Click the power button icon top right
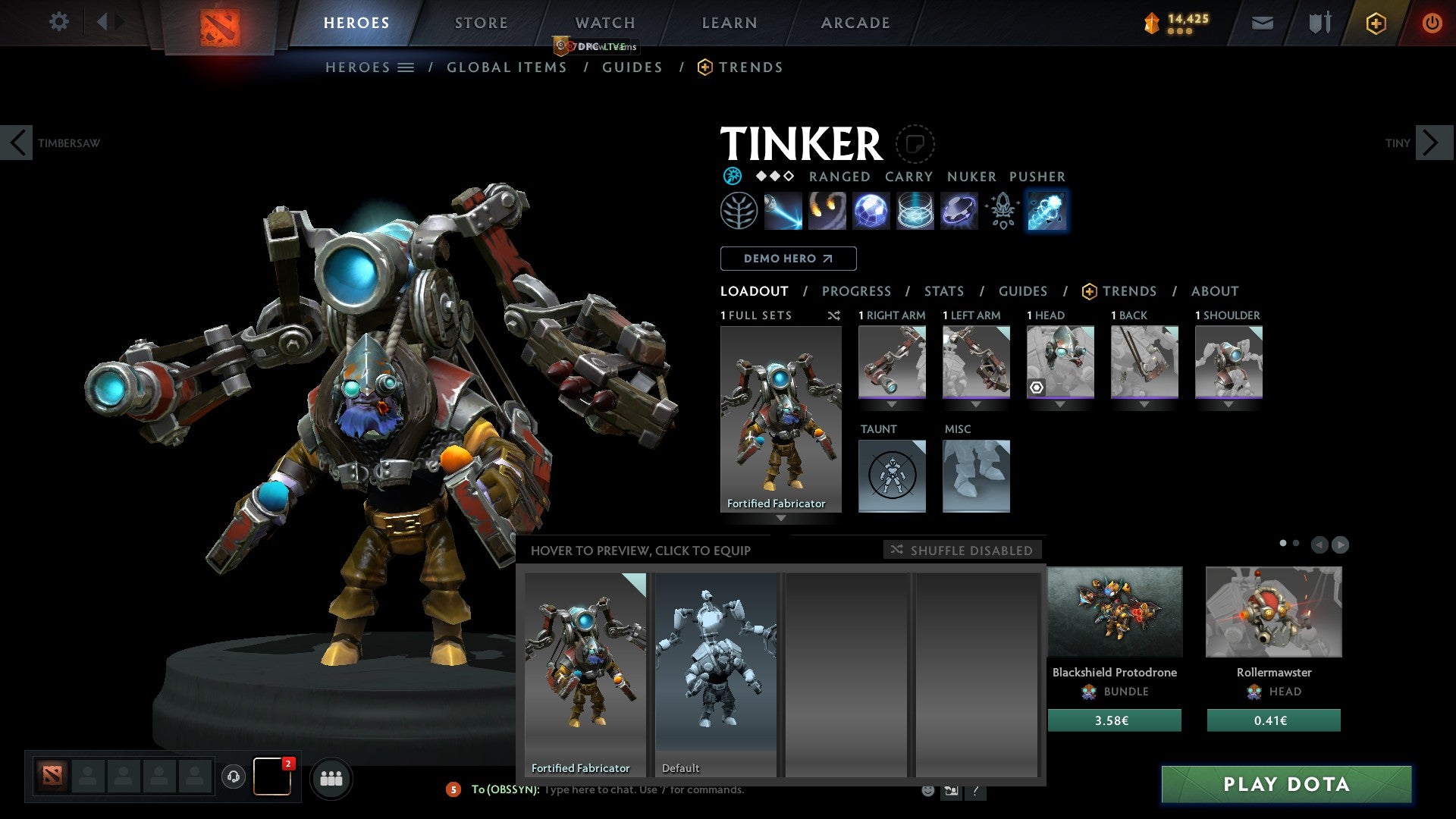 coord(1433,24)
